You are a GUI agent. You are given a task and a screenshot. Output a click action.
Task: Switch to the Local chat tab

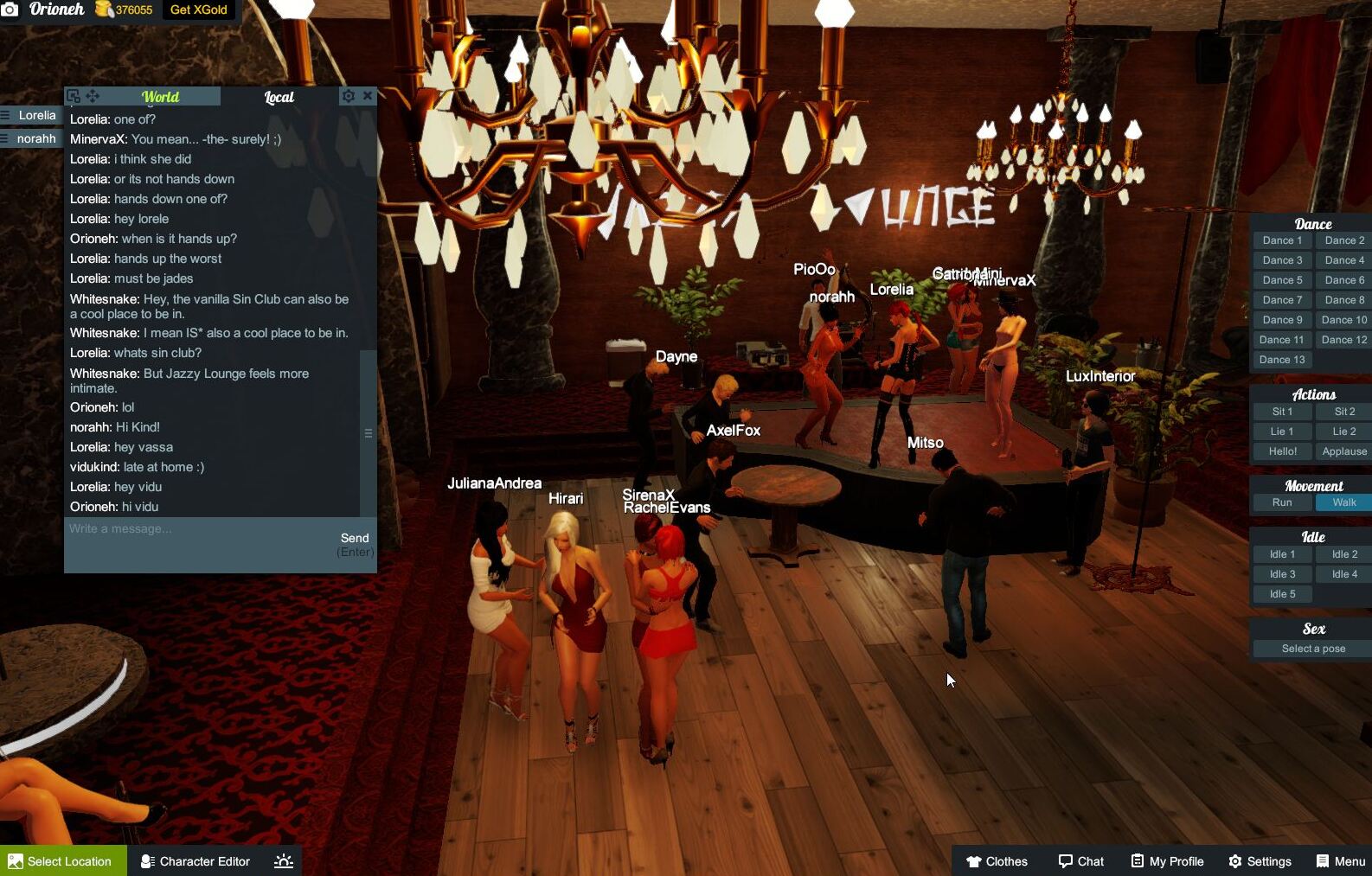click(279, 97)
